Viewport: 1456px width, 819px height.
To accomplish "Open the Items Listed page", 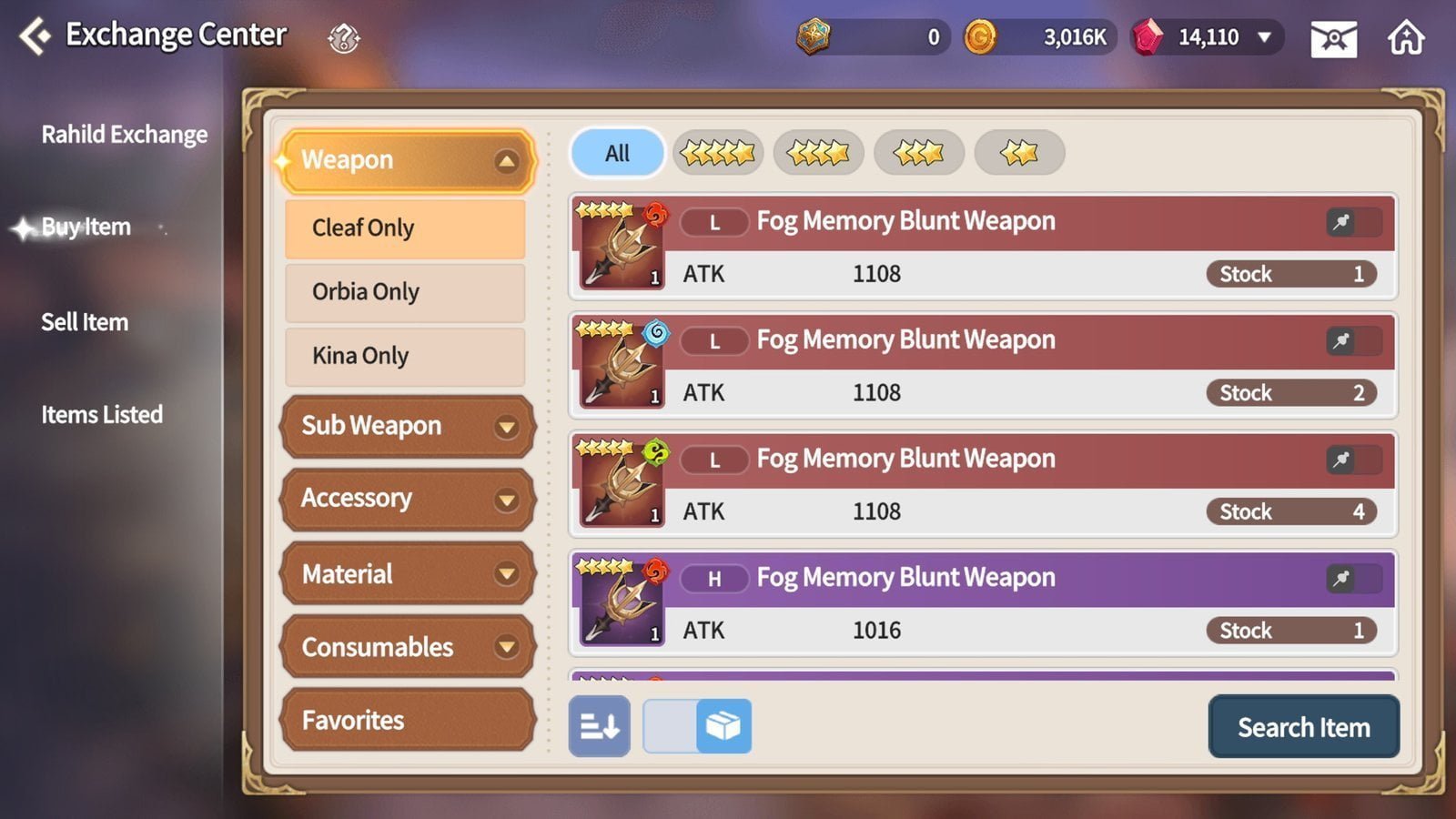I will (x=102, y=414).
